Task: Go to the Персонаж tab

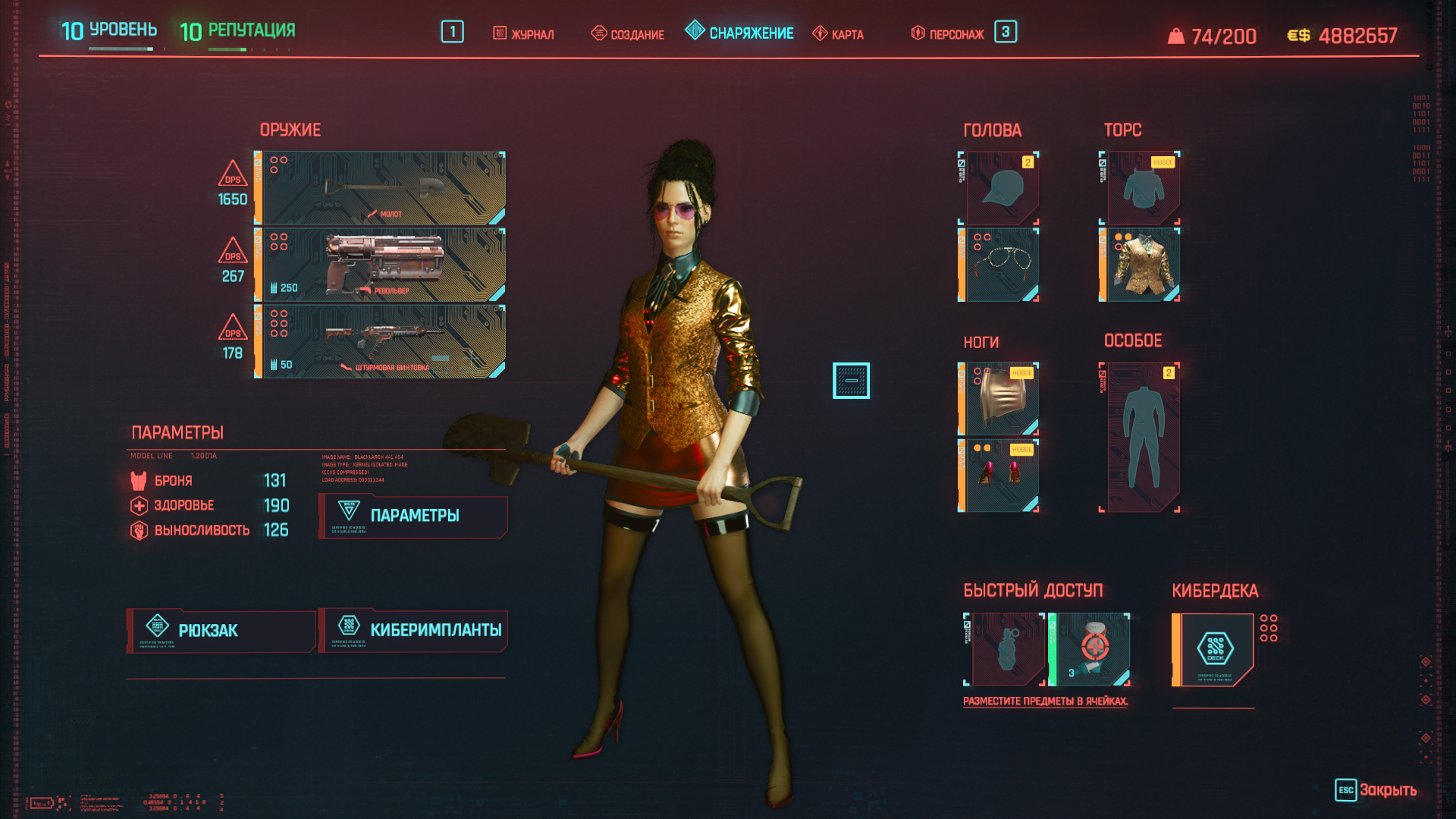Action: point(948,34)
